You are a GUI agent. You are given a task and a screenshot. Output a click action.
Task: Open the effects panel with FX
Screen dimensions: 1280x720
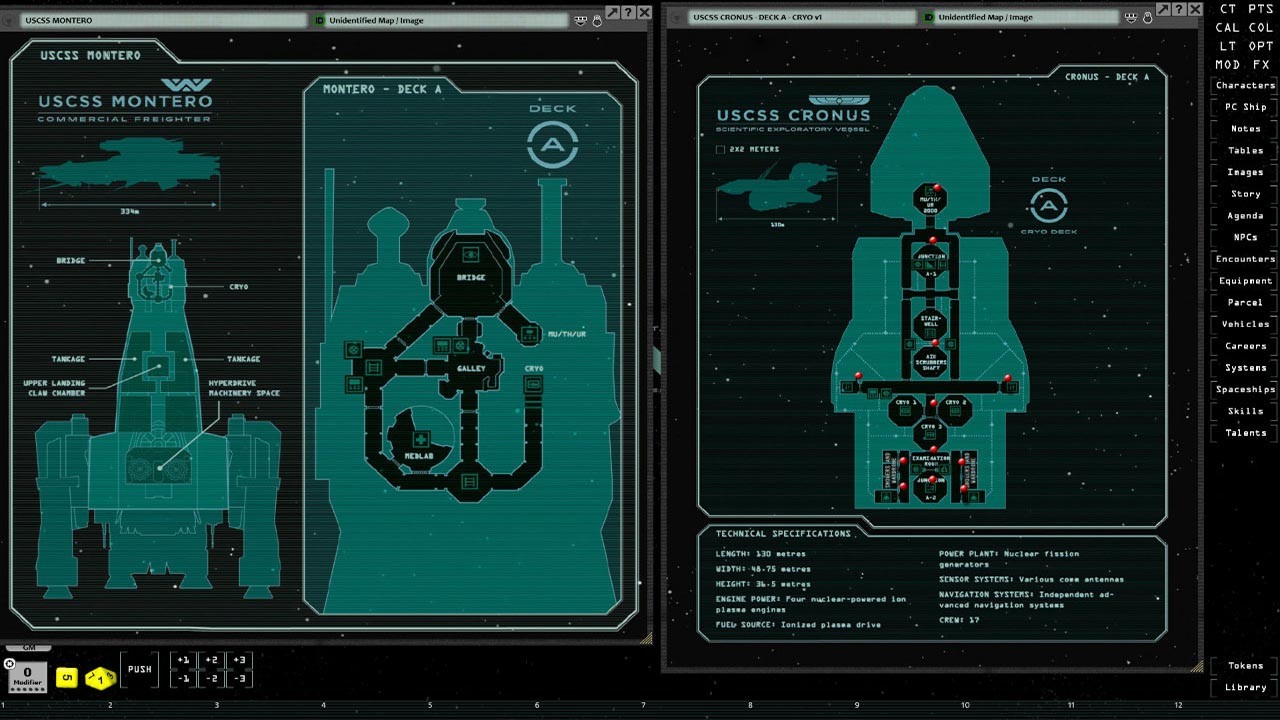coord(1260,64)
